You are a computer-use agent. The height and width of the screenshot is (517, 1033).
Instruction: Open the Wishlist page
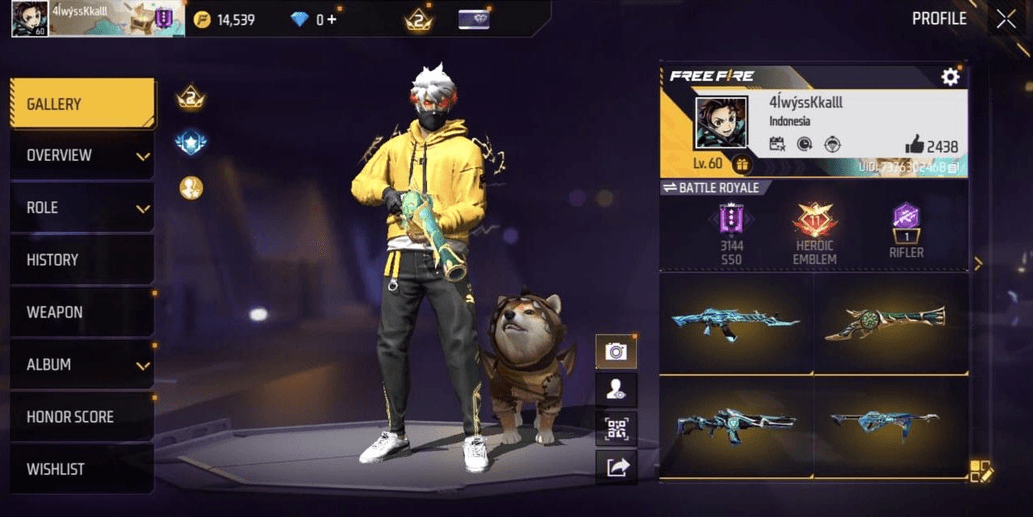pos(82,469)
